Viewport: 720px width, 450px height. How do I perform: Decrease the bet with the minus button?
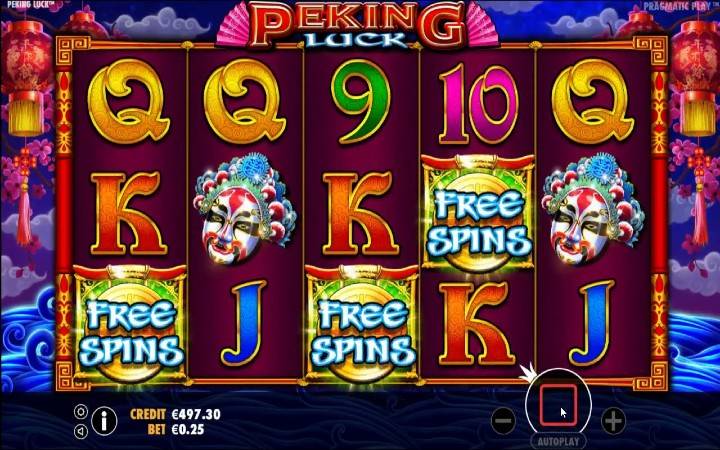pos(505,420)
